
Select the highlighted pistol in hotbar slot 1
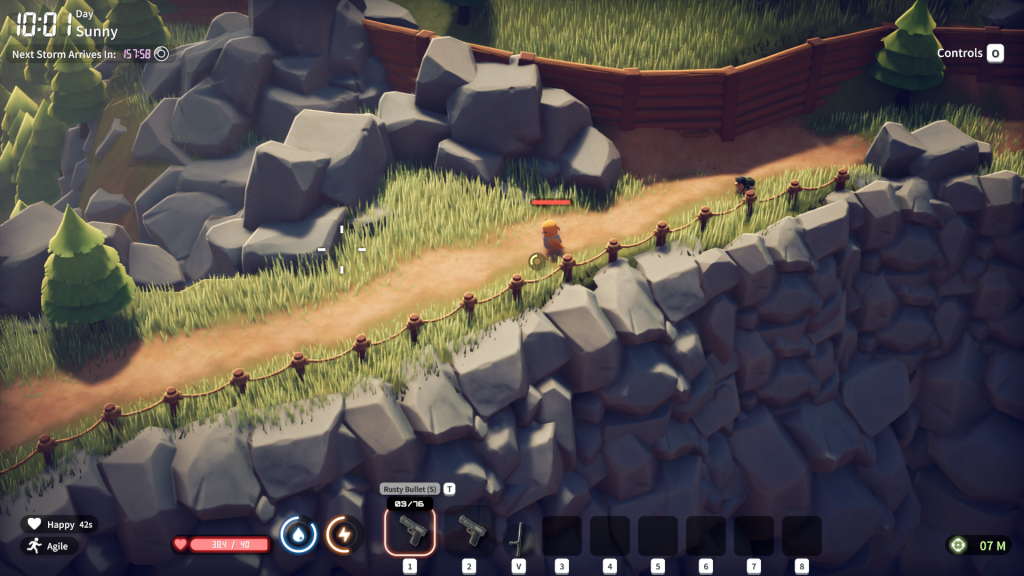click(410, 532)
